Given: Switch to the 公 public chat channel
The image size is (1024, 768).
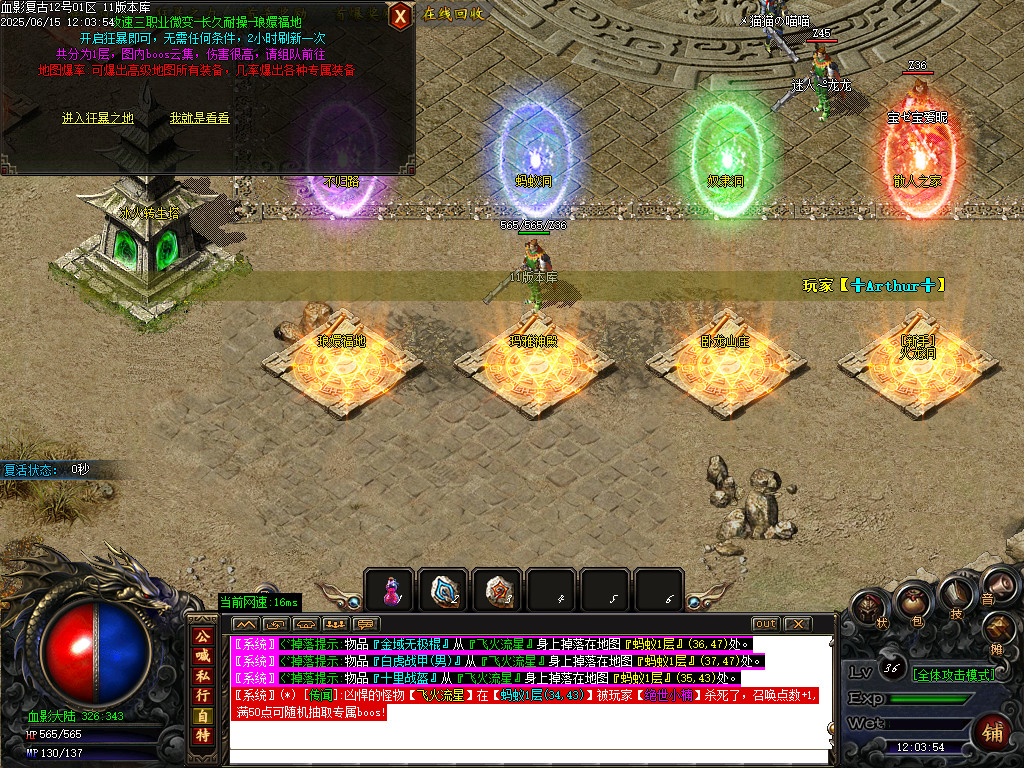Looking at the screenshot, I should [202, 636].
